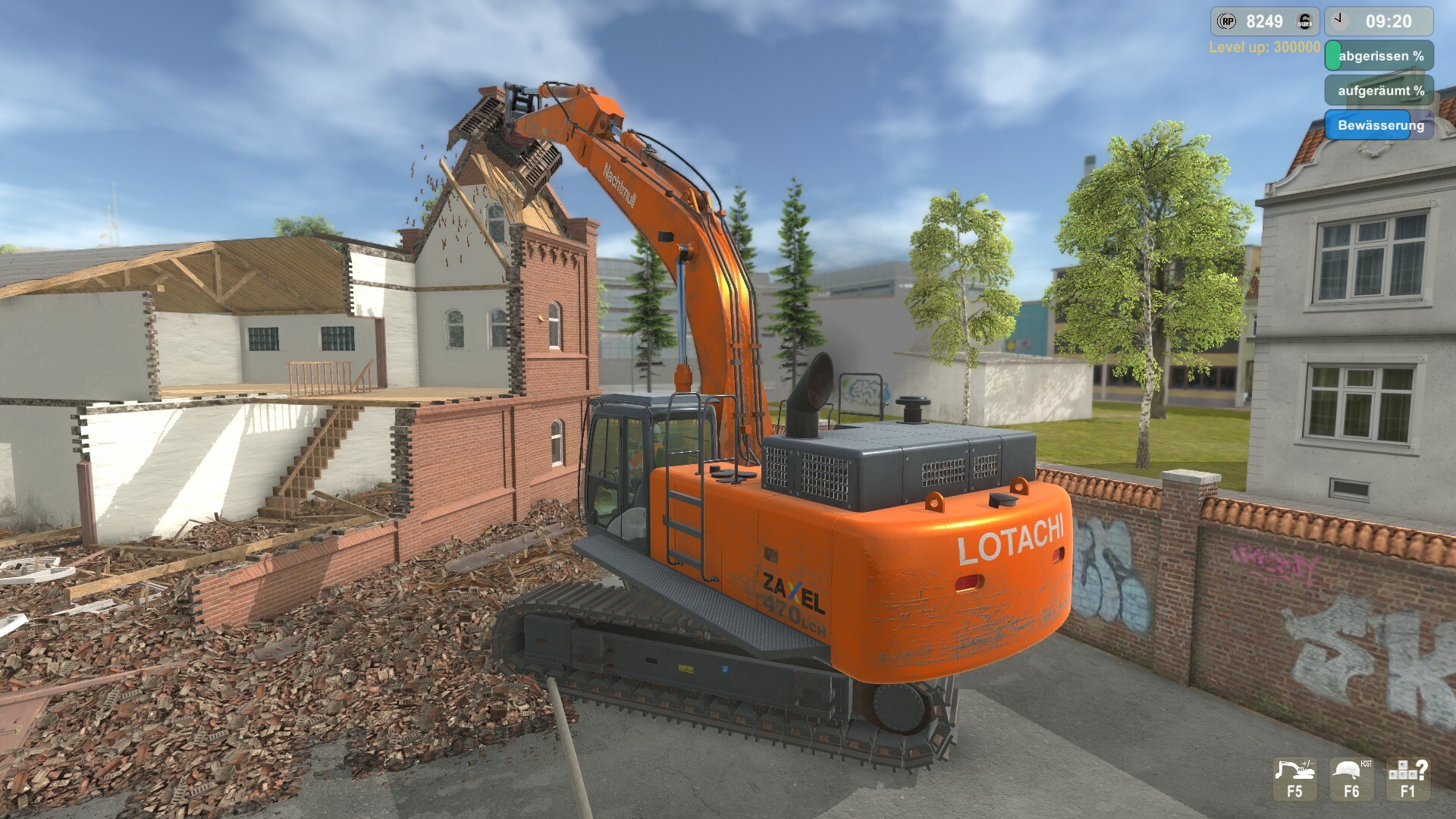
Task: Click the green progress bar on abgerissen %
Action: [1333, 55]
